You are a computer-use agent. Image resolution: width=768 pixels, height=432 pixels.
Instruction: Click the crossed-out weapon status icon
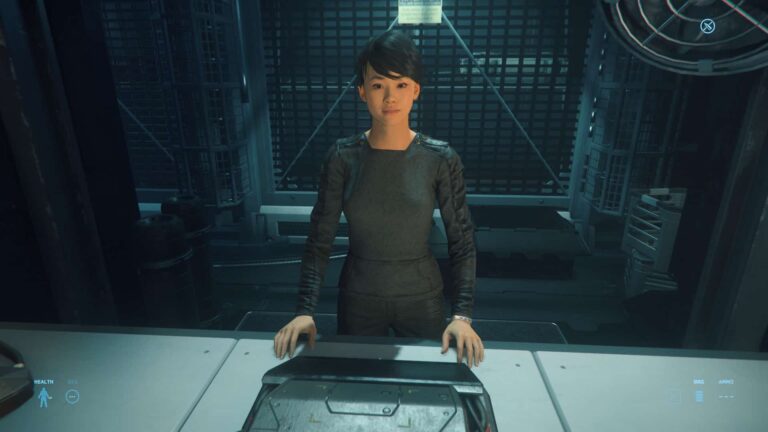click(708, 26)
